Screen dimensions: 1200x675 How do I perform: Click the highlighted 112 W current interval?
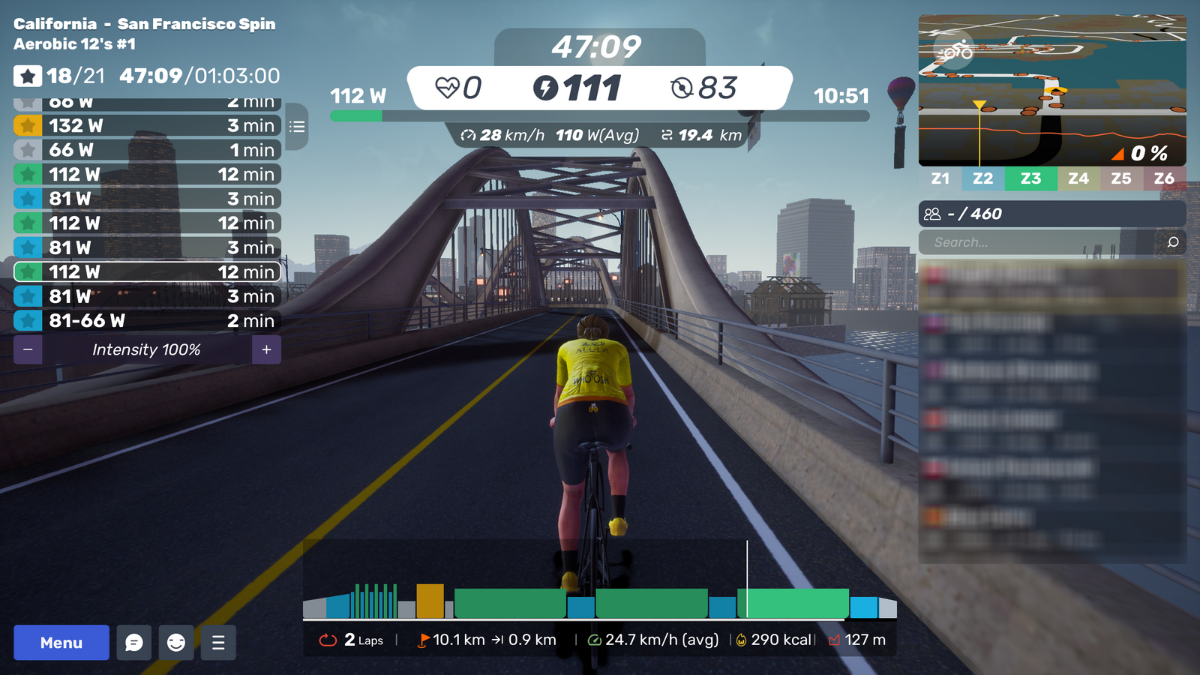click(146, 272)
